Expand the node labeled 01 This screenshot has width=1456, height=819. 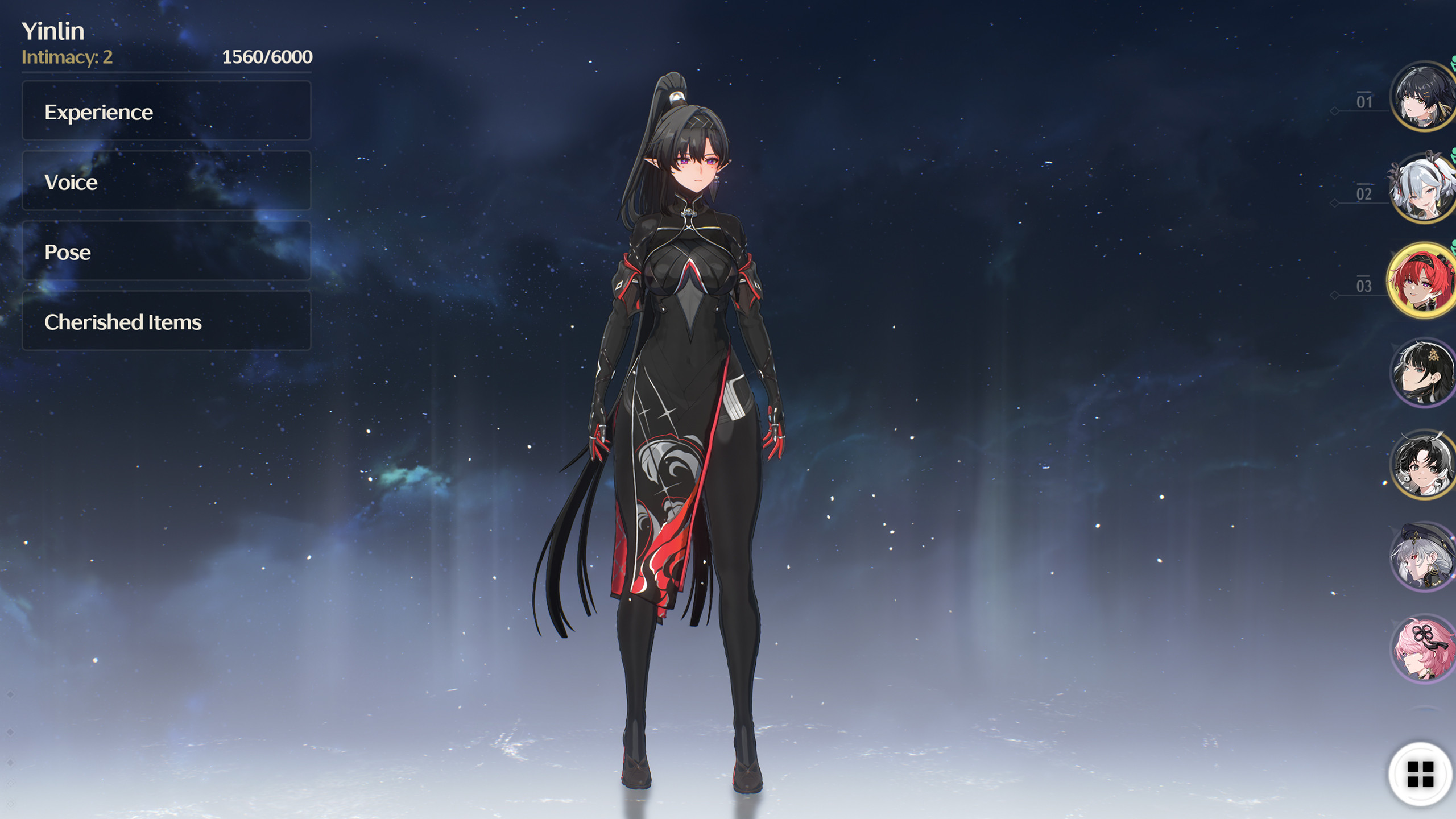[x=1364, y=101]
